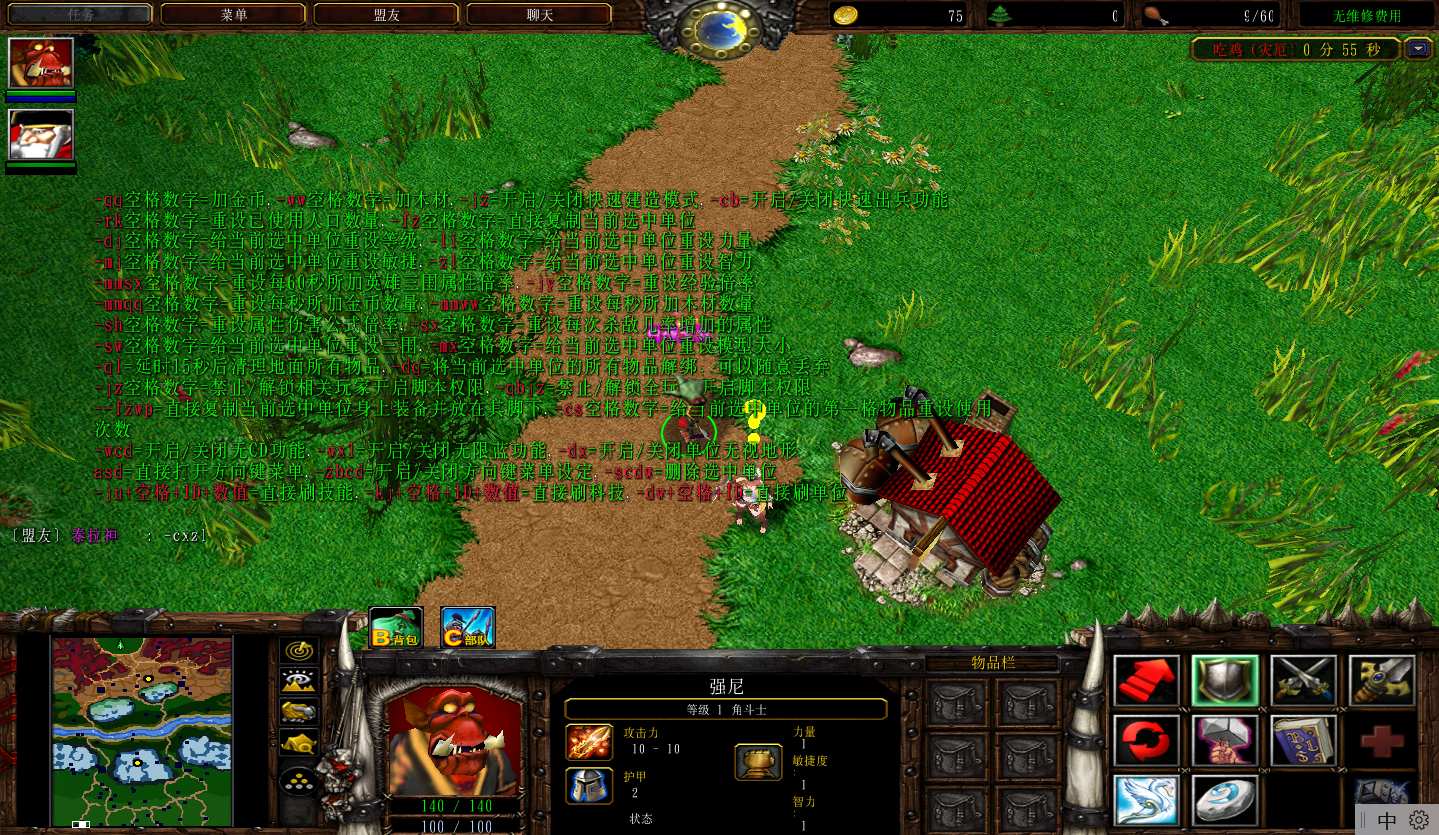
Task: Activate the minimap signal ping button
Action: tap(299, 650)
